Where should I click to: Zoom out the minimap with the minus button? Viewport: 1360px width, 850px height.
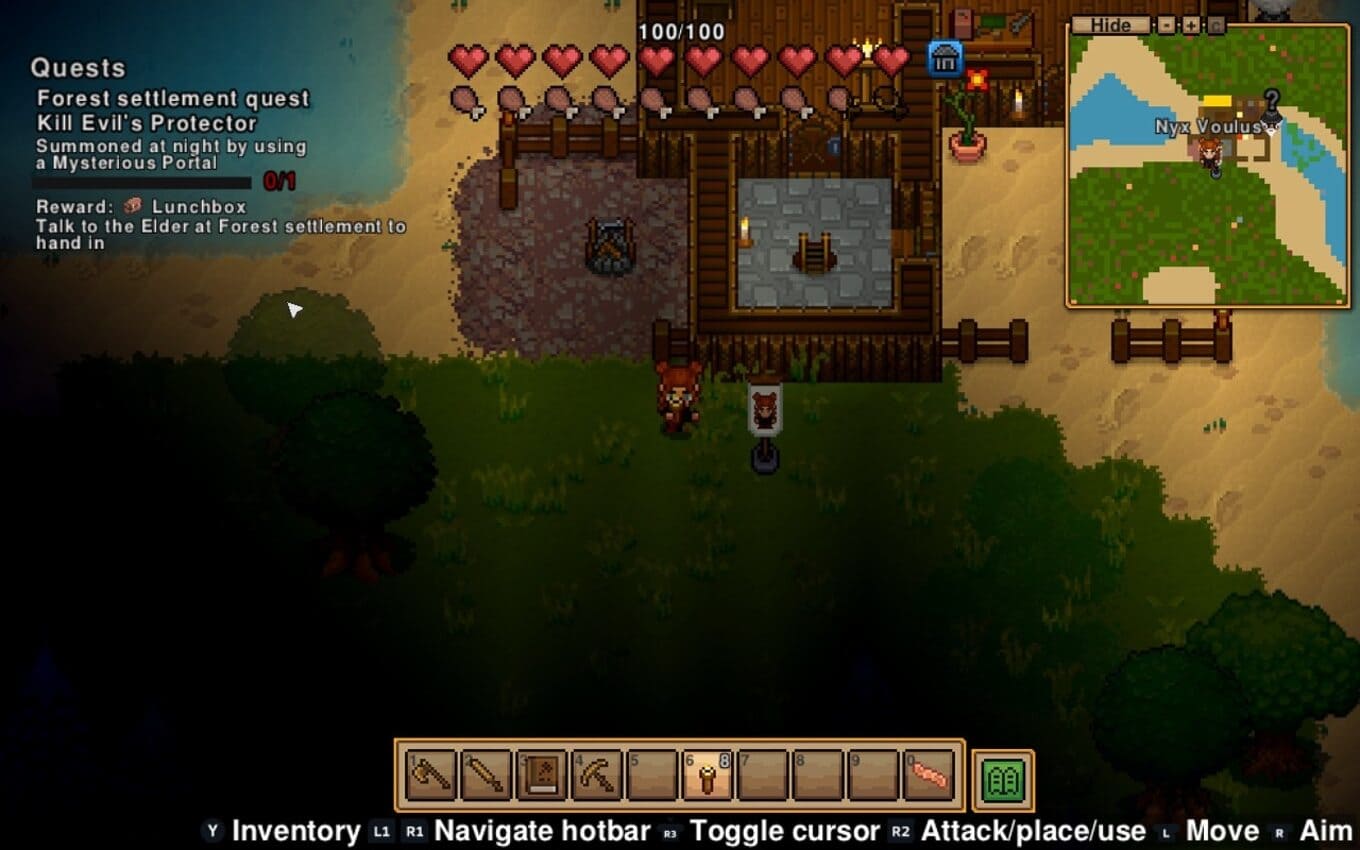point(1166,25)
